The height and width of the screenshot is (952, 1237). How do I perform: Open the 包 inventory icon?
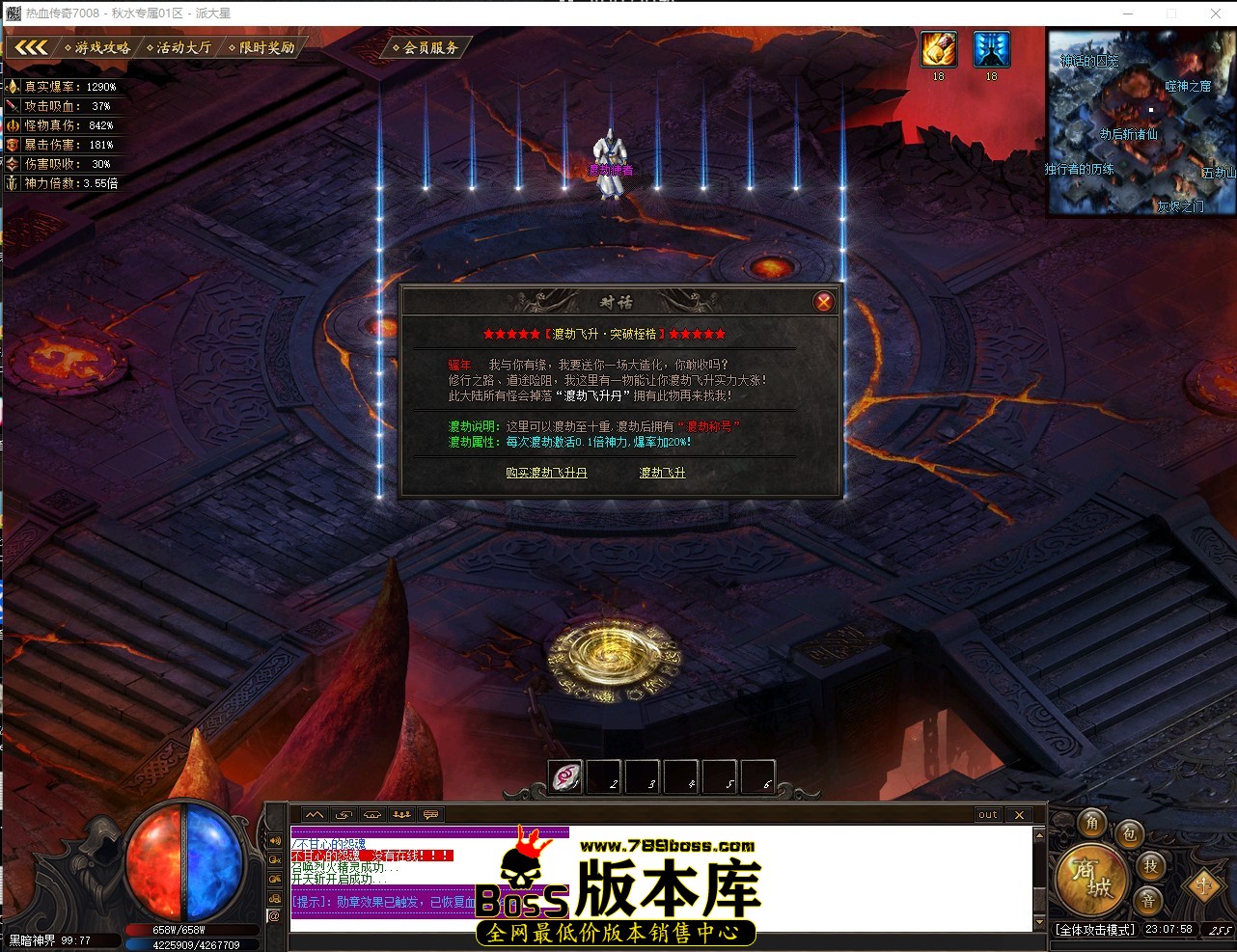point(1128,835)
